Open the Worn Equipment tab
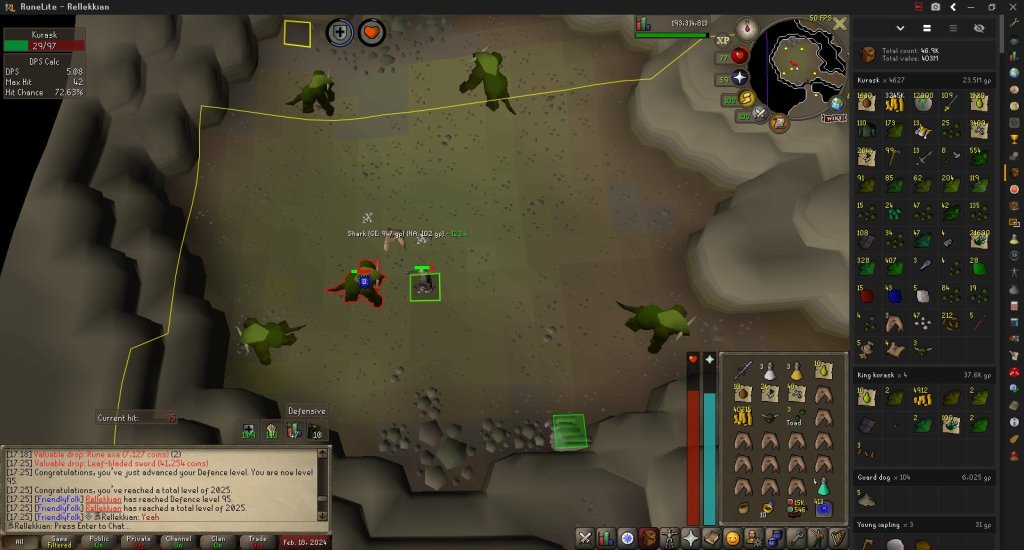The width and height of the screenshot is (1024, 550). [x=669, y=538]
